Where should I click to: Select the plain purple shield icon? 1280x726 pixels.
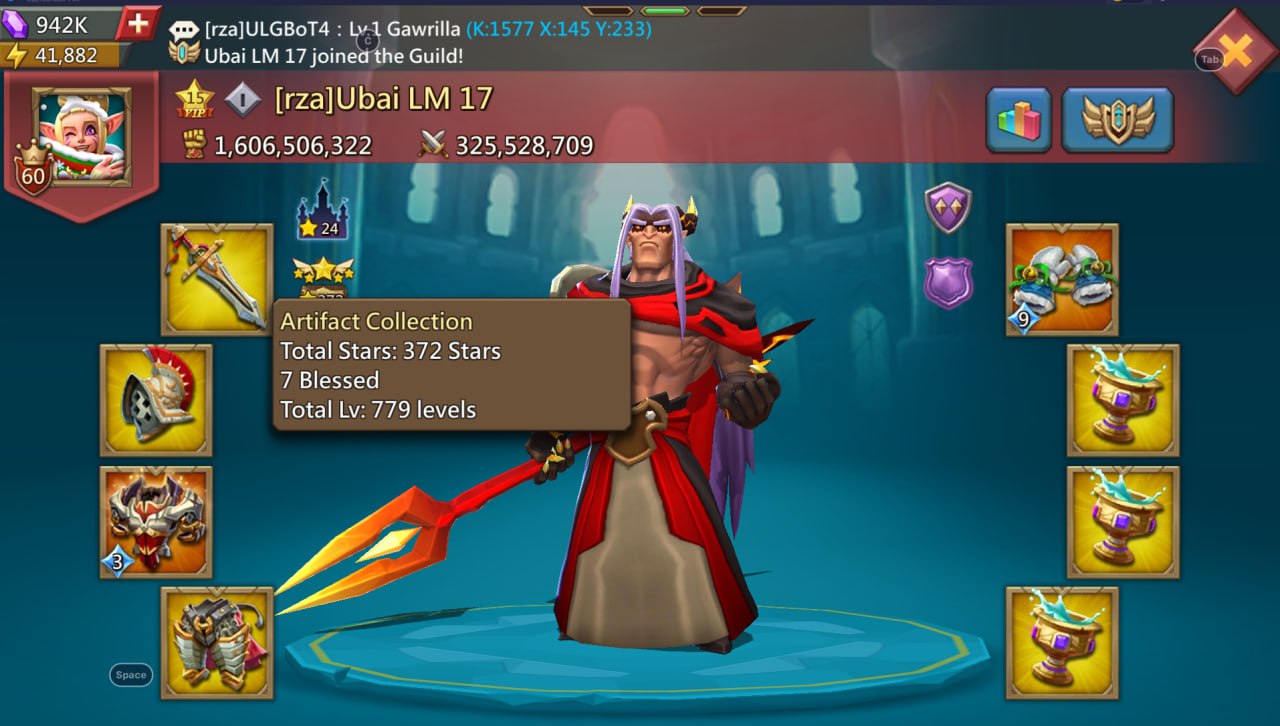point(947,282)
